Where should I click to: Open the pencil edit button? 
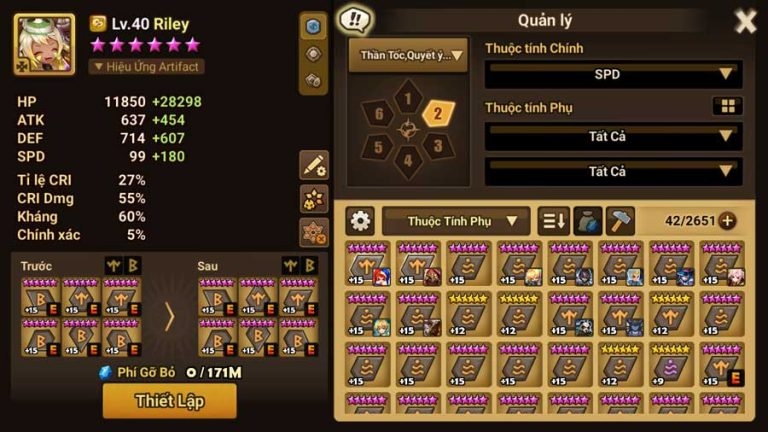coord(314,165)
